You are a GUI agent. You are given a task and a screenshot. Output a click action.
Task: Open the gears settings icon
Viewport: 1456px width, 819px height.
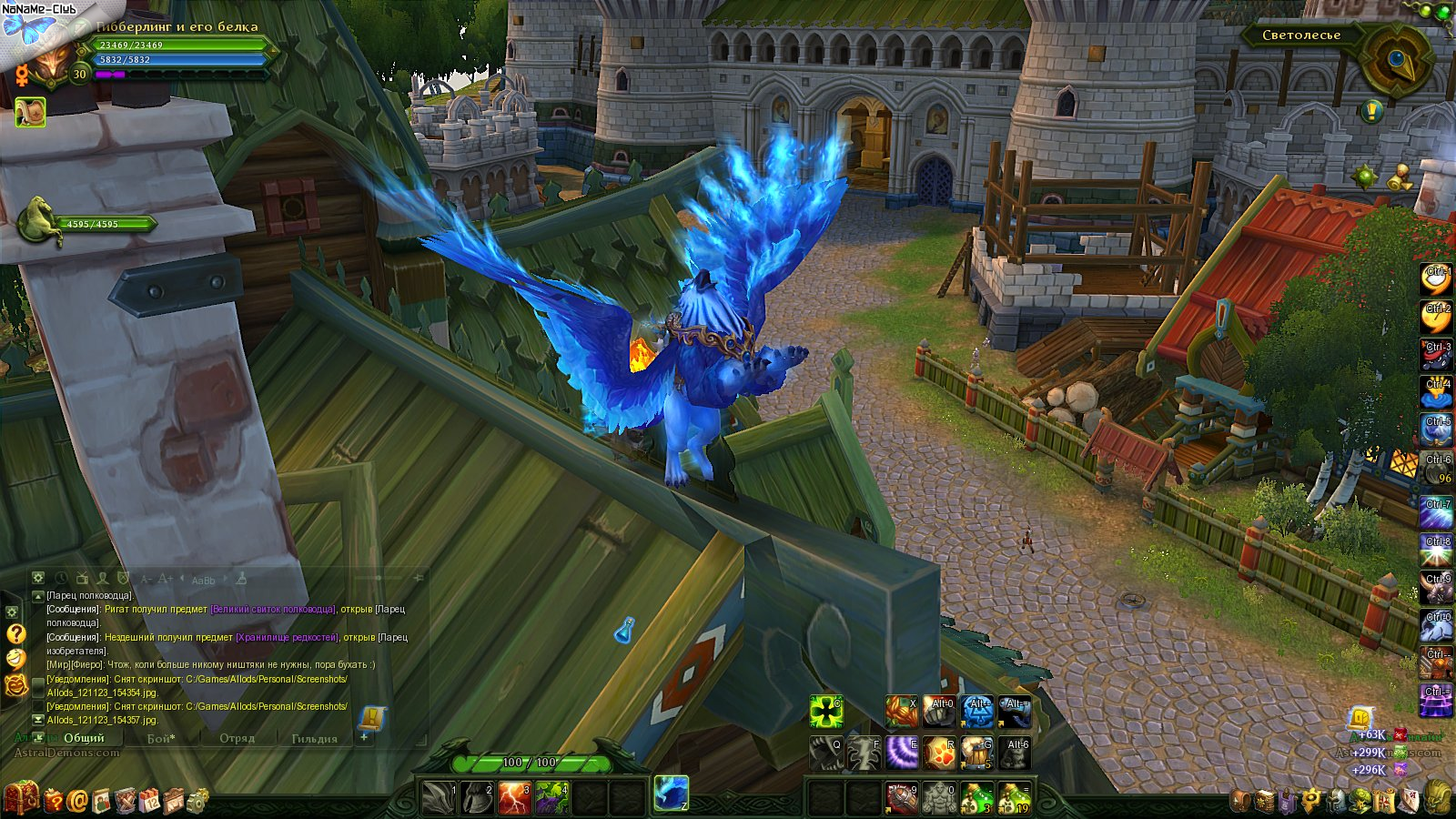click(x=197, y=801)
